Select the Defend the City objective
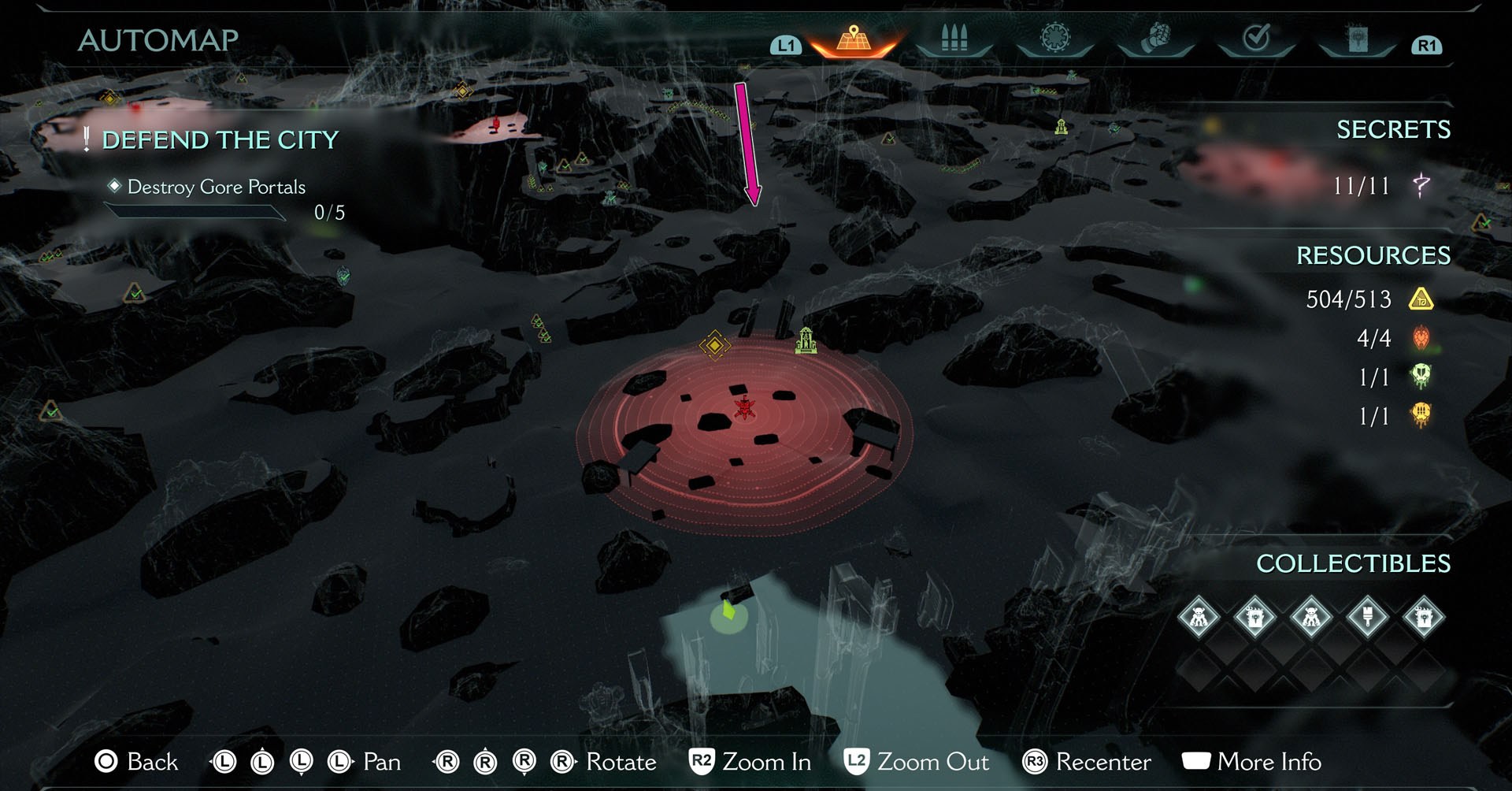 tap(220, 140)
